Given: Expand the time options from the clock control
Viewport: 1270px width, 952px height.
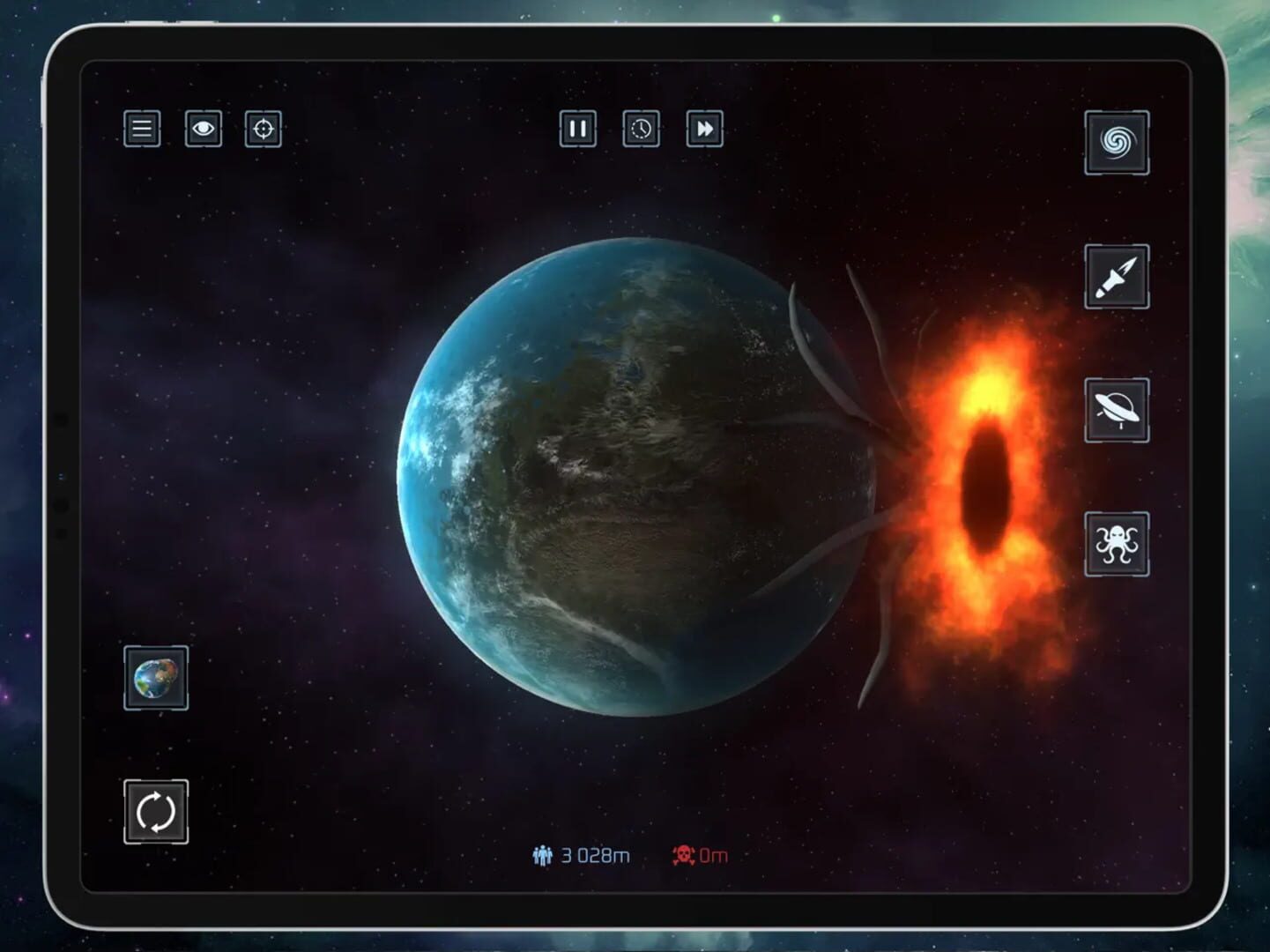Looking at the screenshot, I should coord(641,130).
